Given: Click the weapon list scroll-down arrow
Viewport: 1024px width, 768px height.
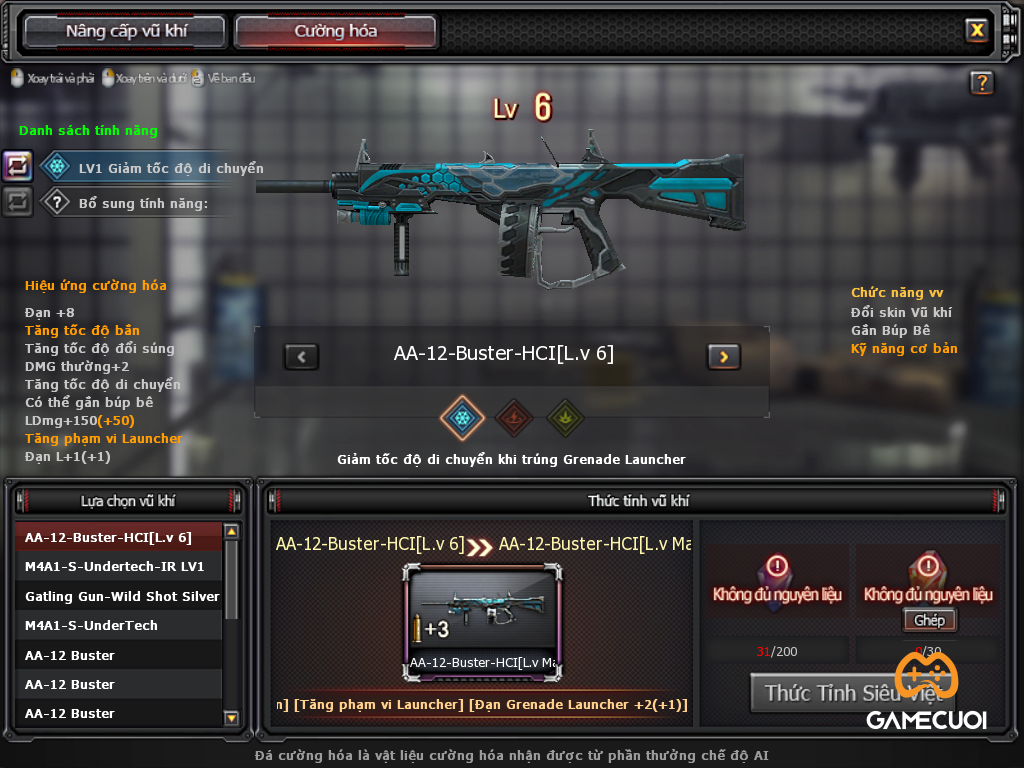Looking at the screenshot, I should coord(231,717).
